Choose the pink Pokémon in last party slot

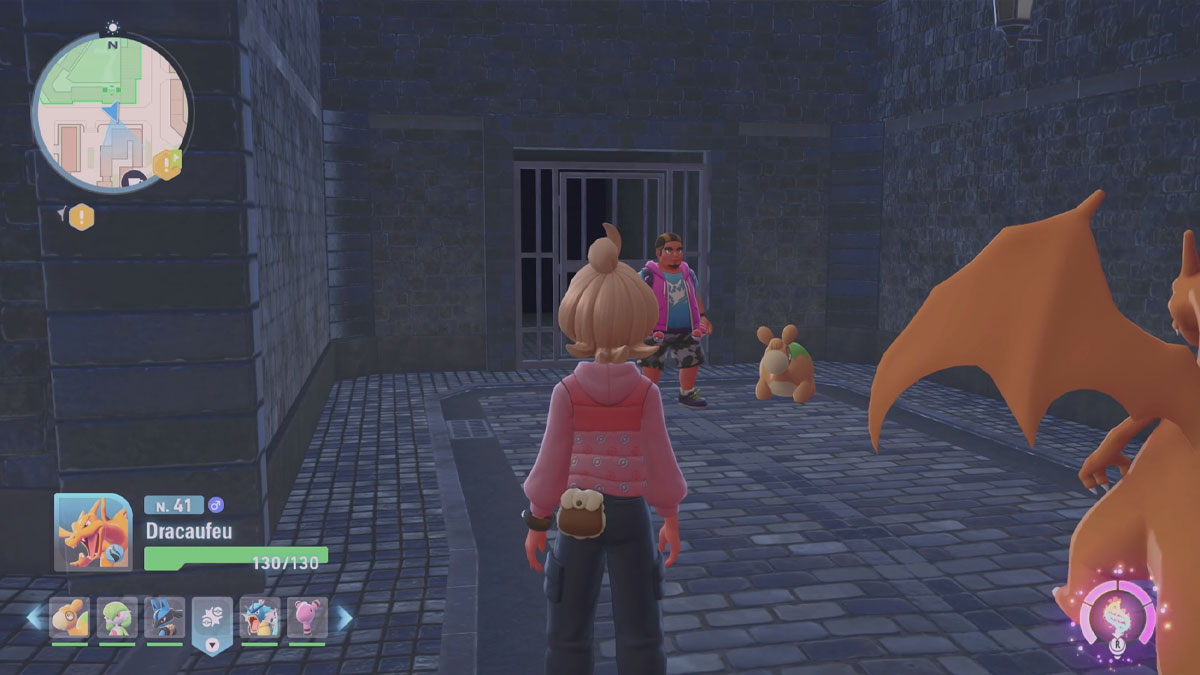(307, 617)
